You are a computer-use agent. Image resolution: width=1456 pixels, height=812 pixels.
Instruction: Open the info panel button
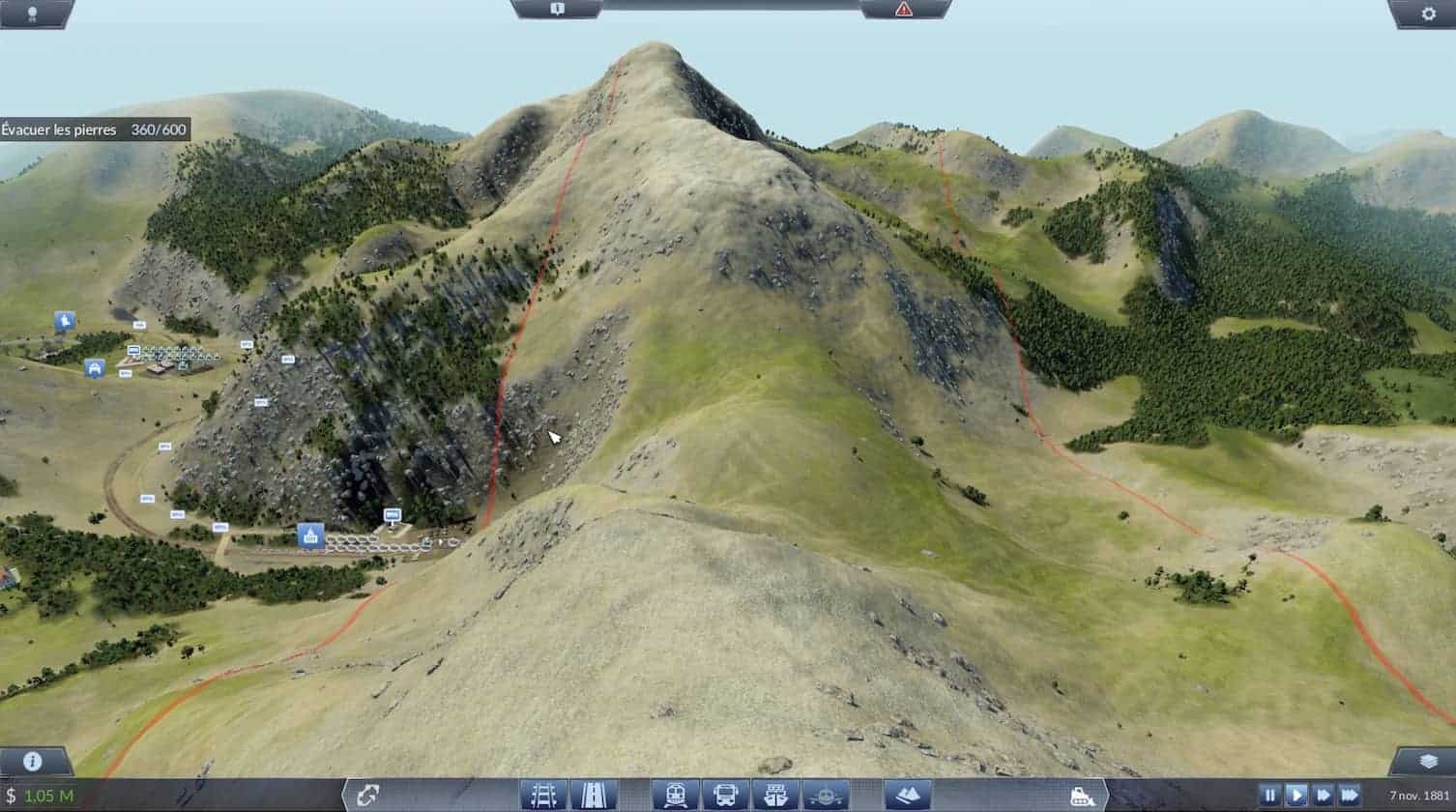[x=32, y=762]
